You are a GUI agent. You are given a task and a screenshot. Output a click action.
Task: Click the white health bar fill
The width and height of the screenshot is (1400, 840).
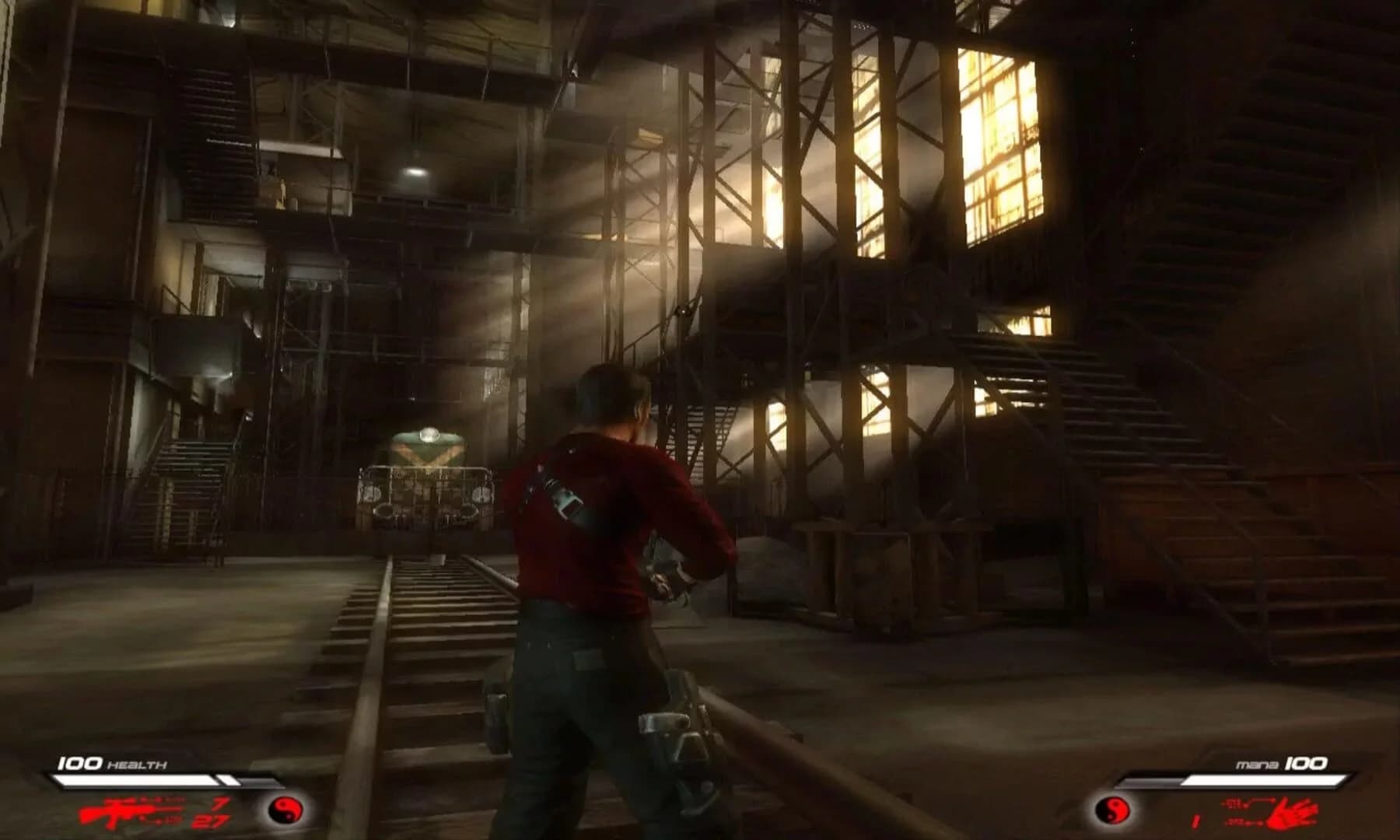click(x=124, y=779)
